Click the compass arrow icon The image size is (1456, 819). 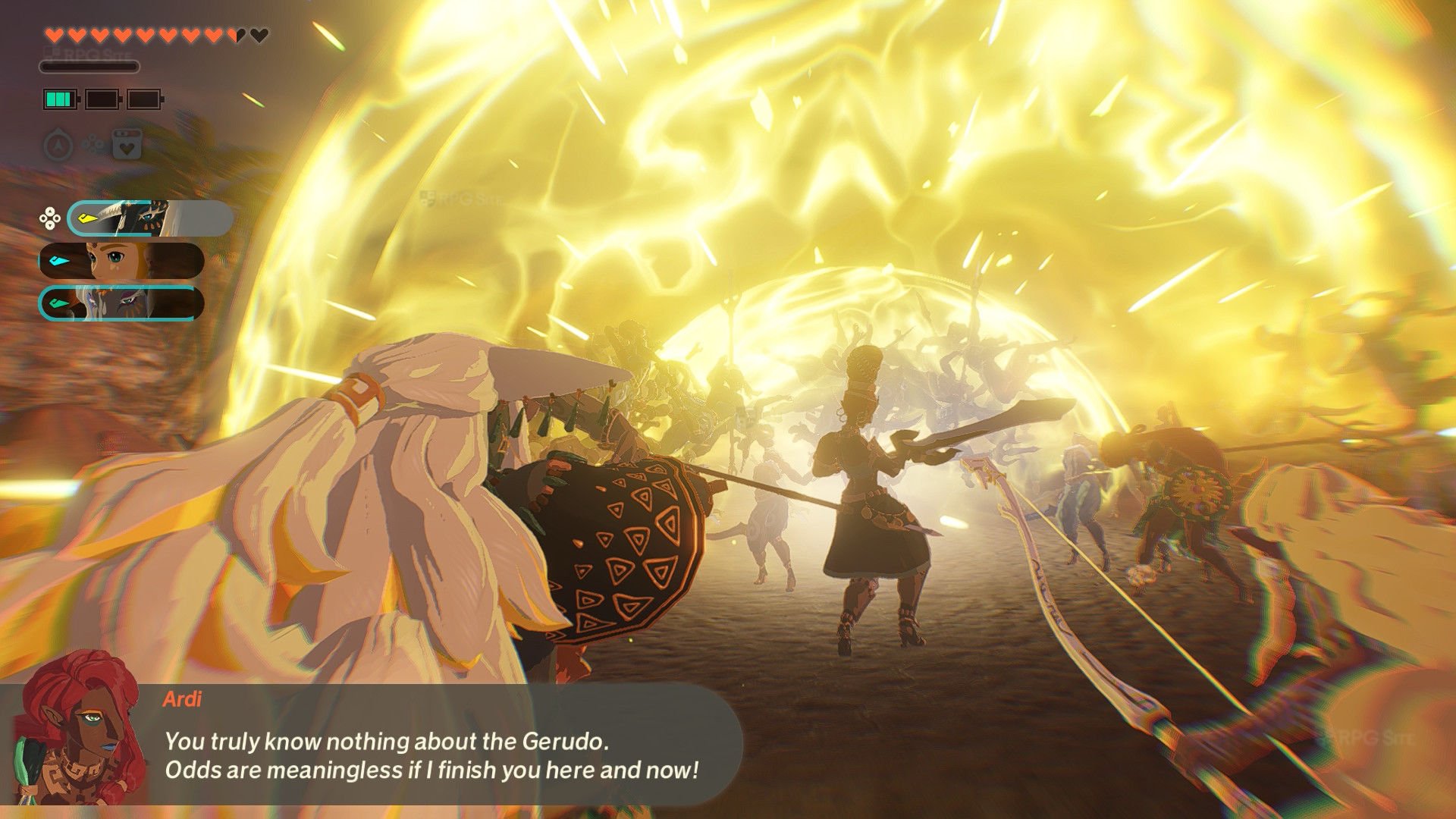tap(58, 145)
